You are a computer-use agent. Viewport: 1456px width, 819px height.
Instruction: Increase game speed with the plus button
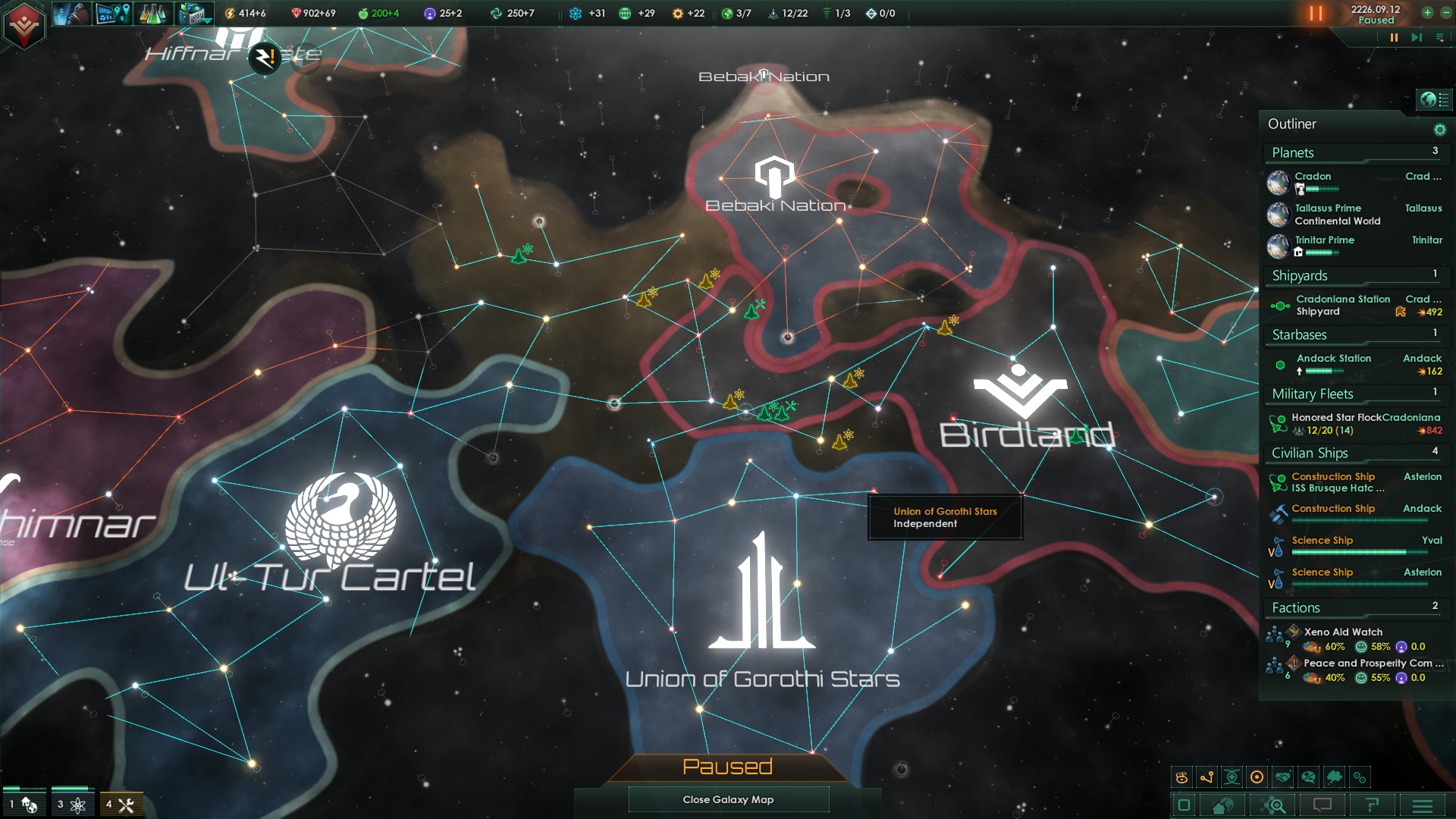pos(1427,13)
